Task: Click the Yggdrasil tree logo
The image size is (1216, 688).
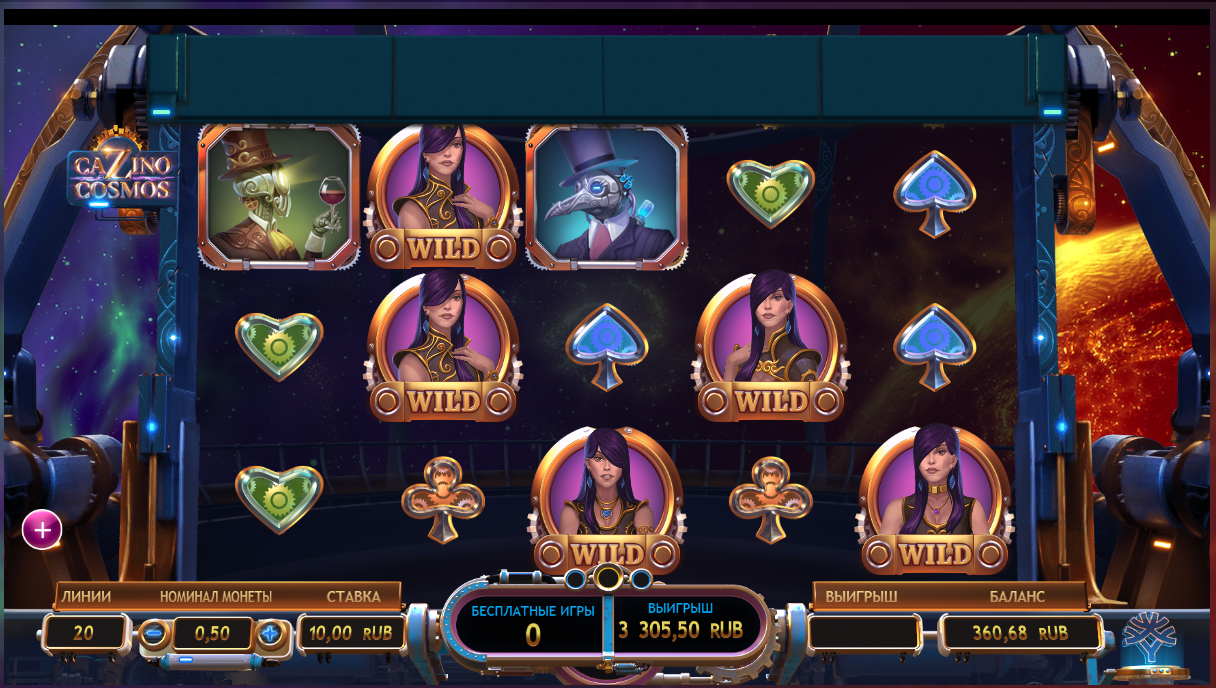Action: 1151,636
